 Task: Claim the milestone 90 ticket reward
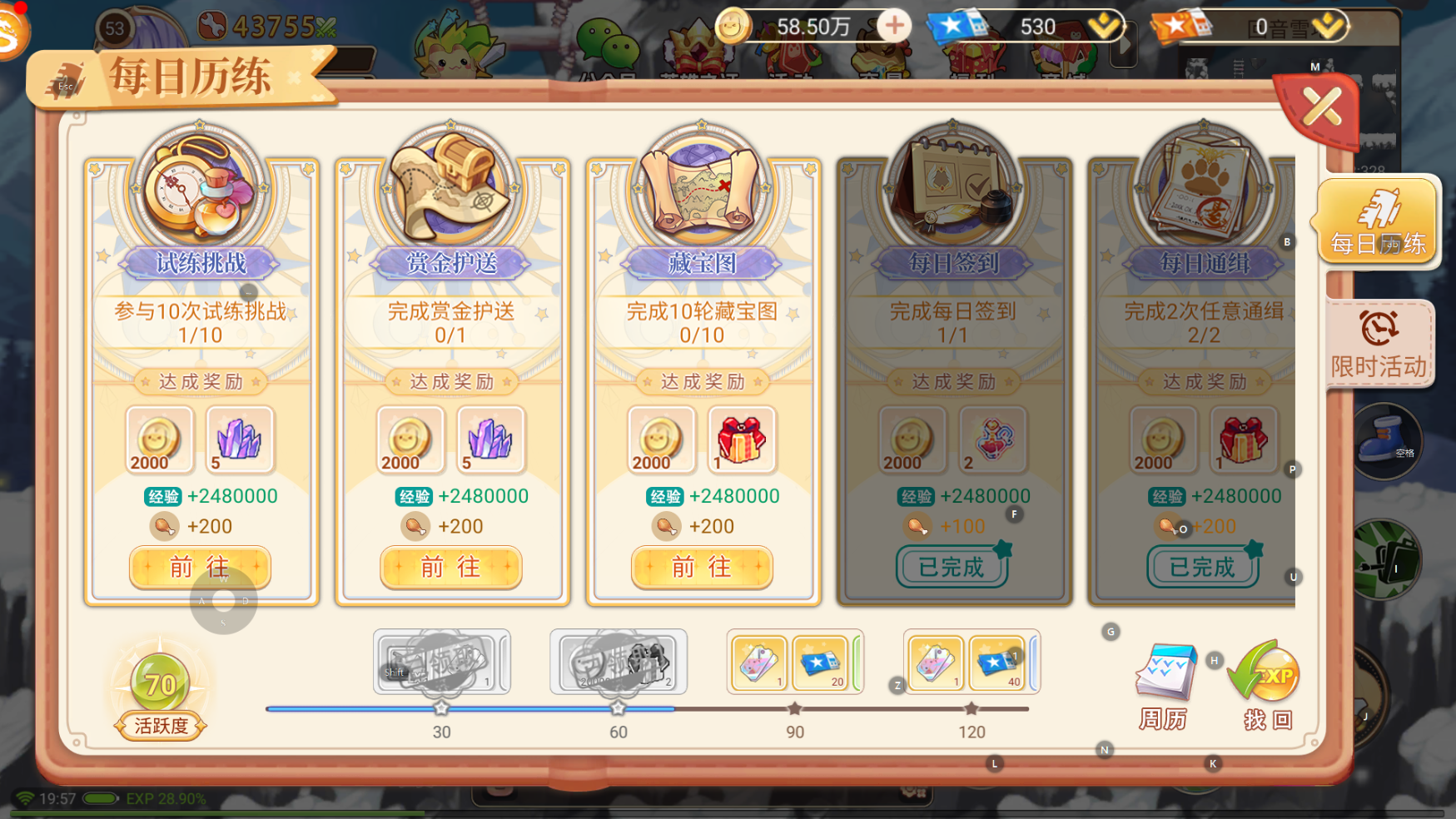click(x=795, y=663)
